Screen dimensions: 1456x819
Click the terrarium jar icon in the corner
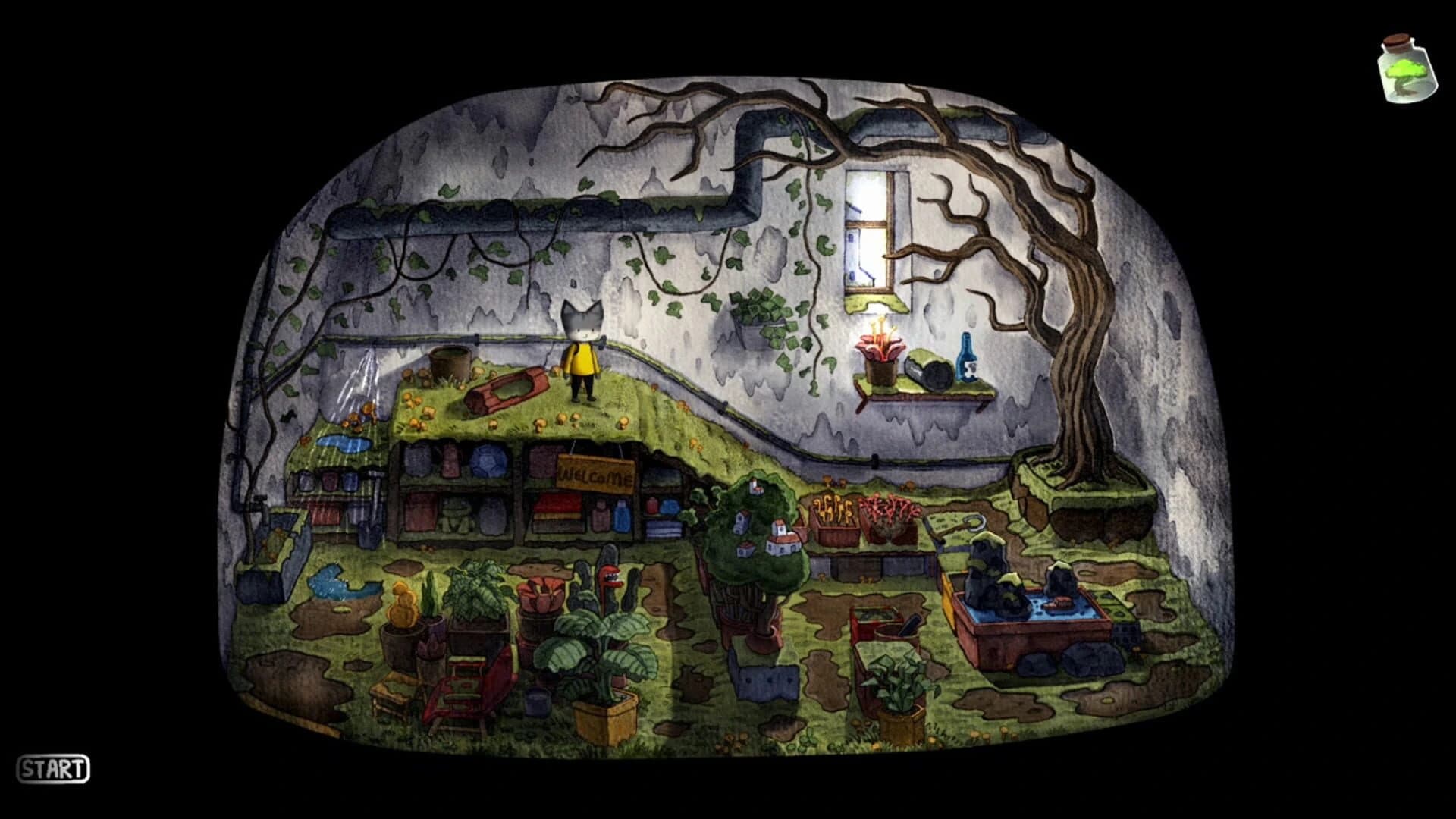pos(1407,68)
